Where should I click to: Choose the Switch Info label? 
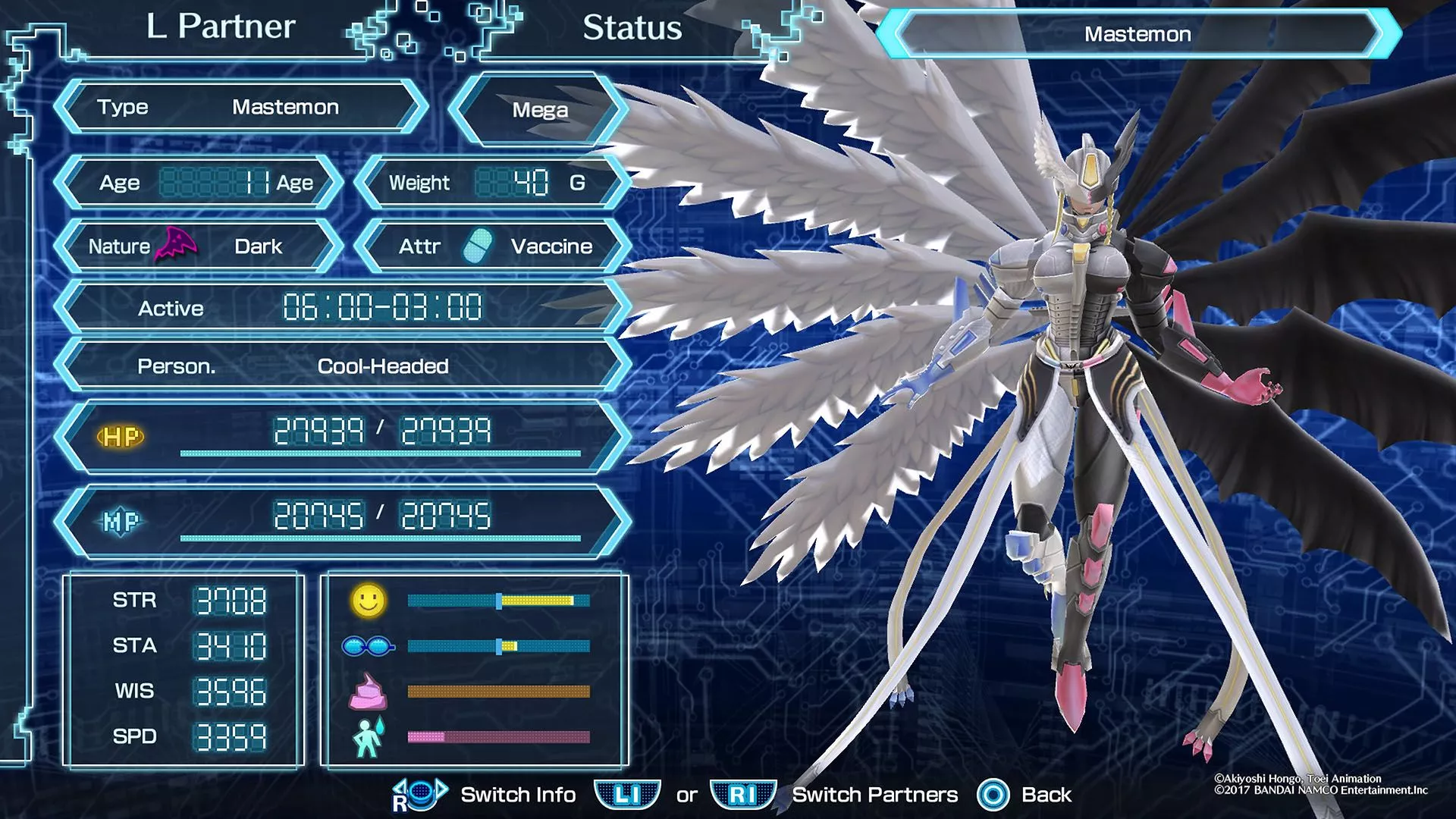click(518, 795)
